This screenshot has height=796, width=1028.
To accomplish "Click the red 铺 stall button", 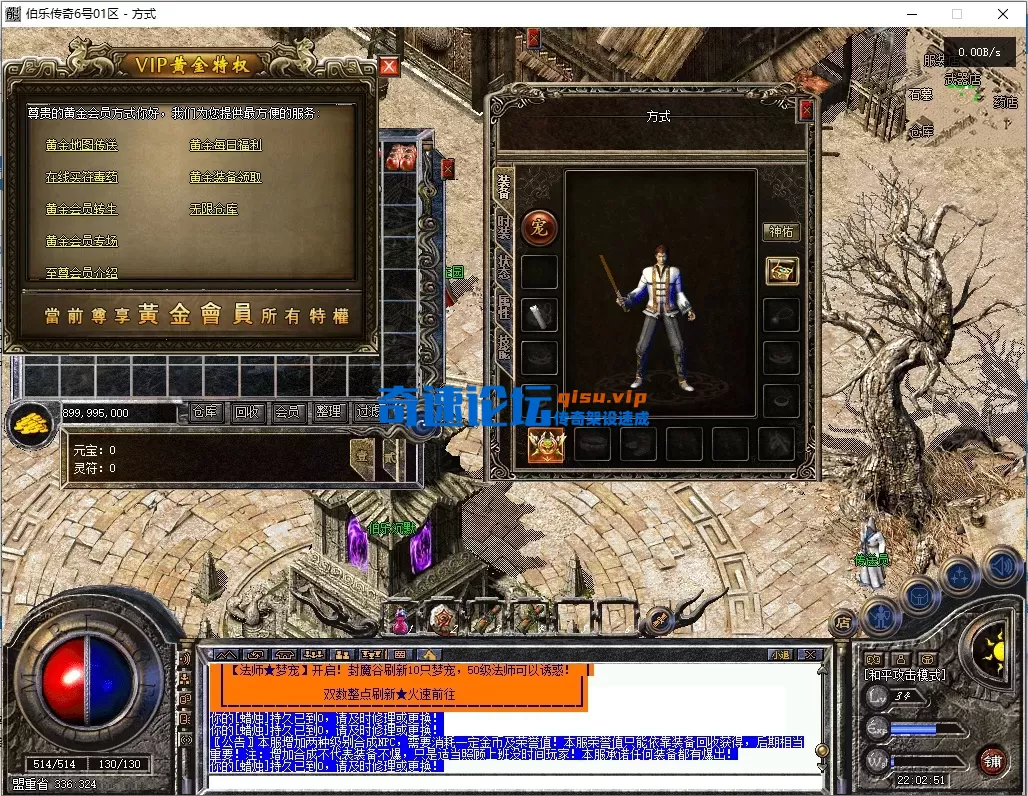I will [x=991, y=759].
